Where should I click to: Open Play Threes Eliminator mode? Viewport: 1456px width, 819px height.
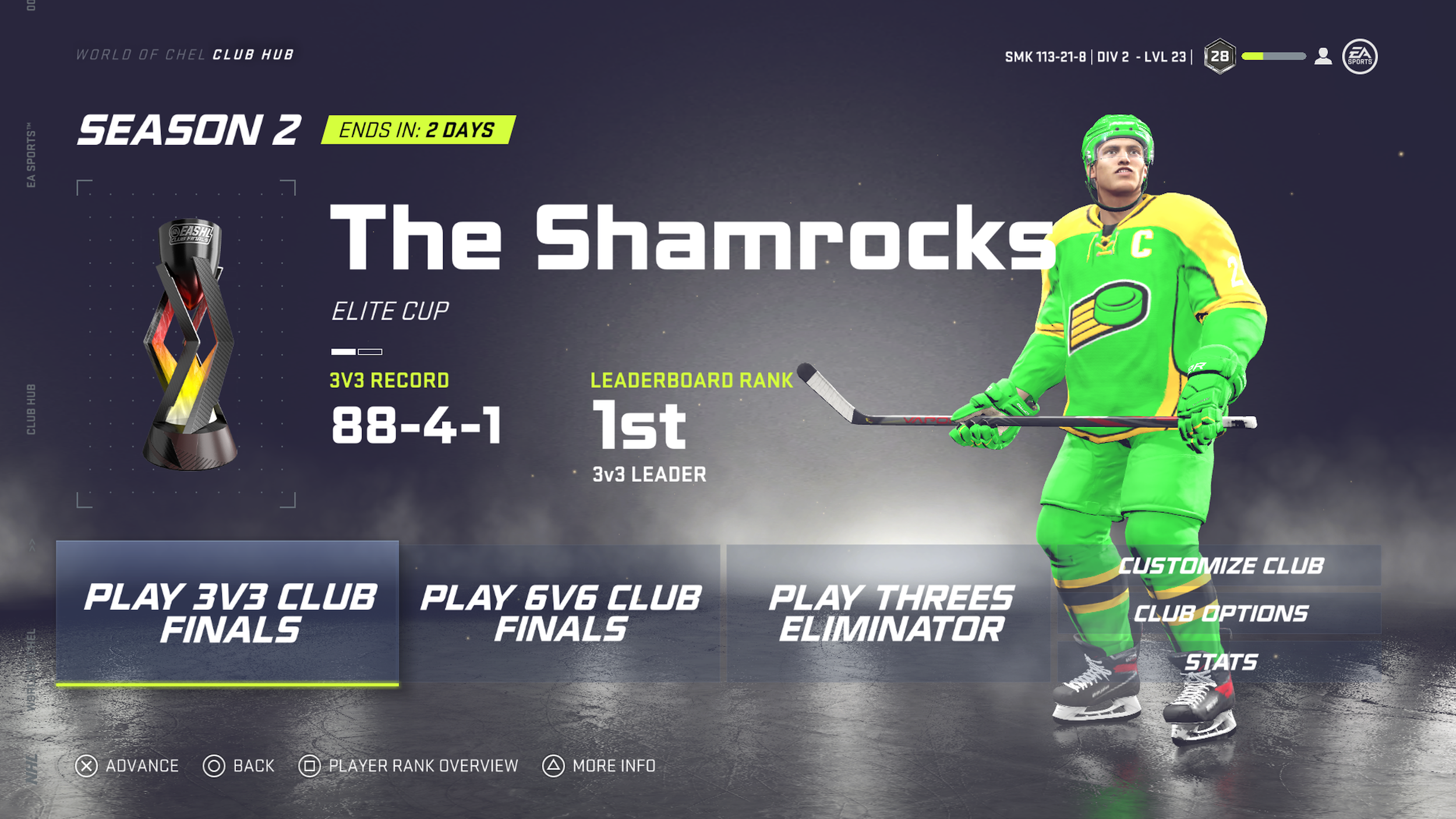(890, 613)
